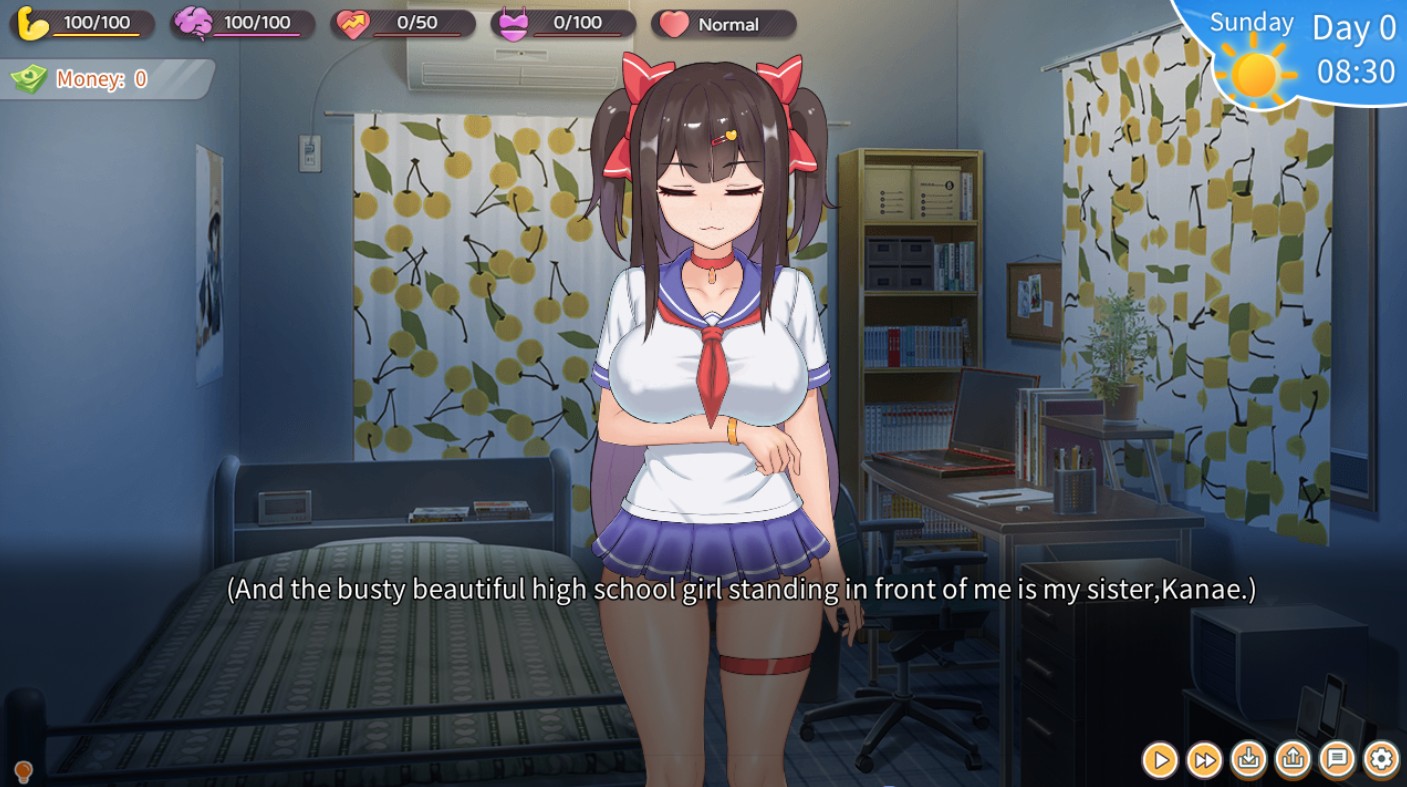Click the strength stat muscle icon
The height and width of the screenshot is (787, 1407).
coord(30,23)
